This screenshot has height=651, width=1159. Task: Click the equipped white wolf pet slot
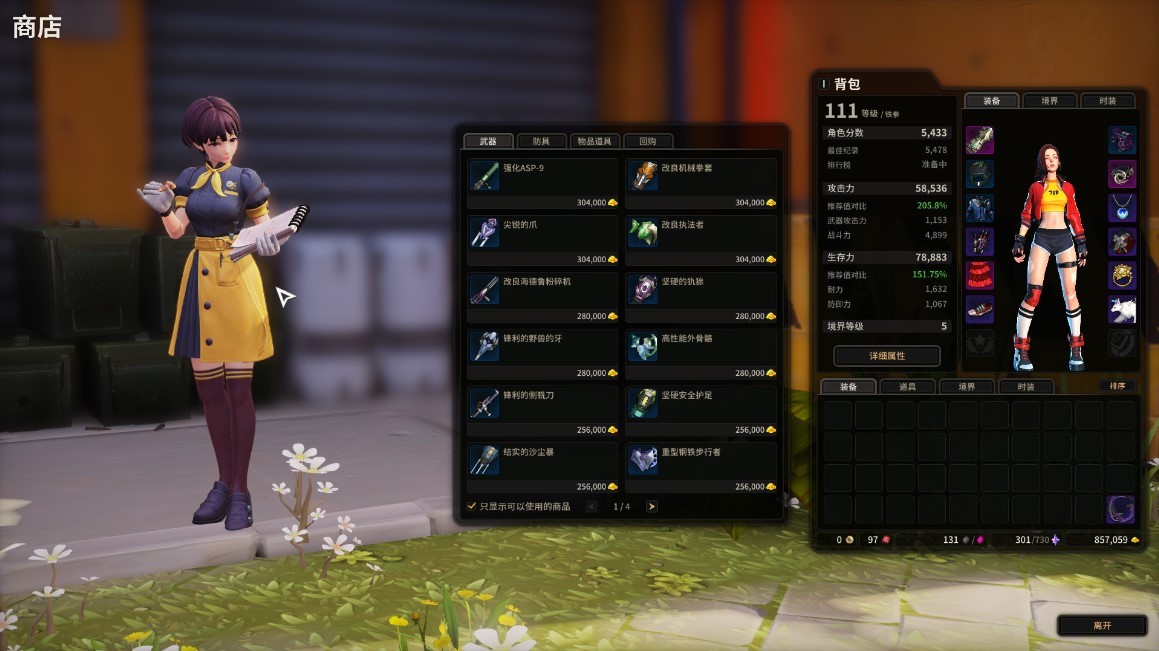click(x=1122, y=310)
